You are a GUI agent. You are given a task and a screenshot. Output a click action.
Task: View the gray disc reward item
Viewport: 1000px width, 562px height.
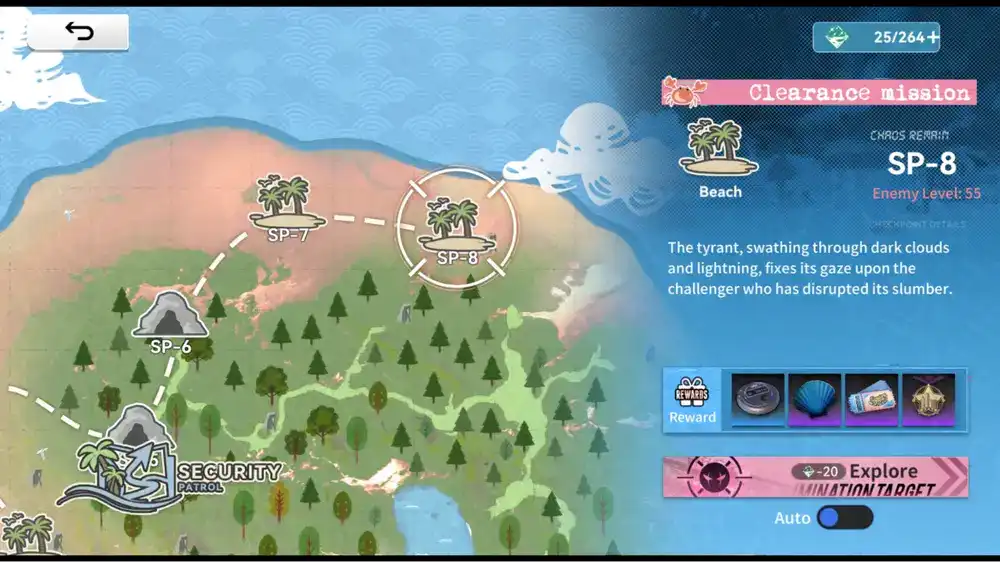point(757,400)
